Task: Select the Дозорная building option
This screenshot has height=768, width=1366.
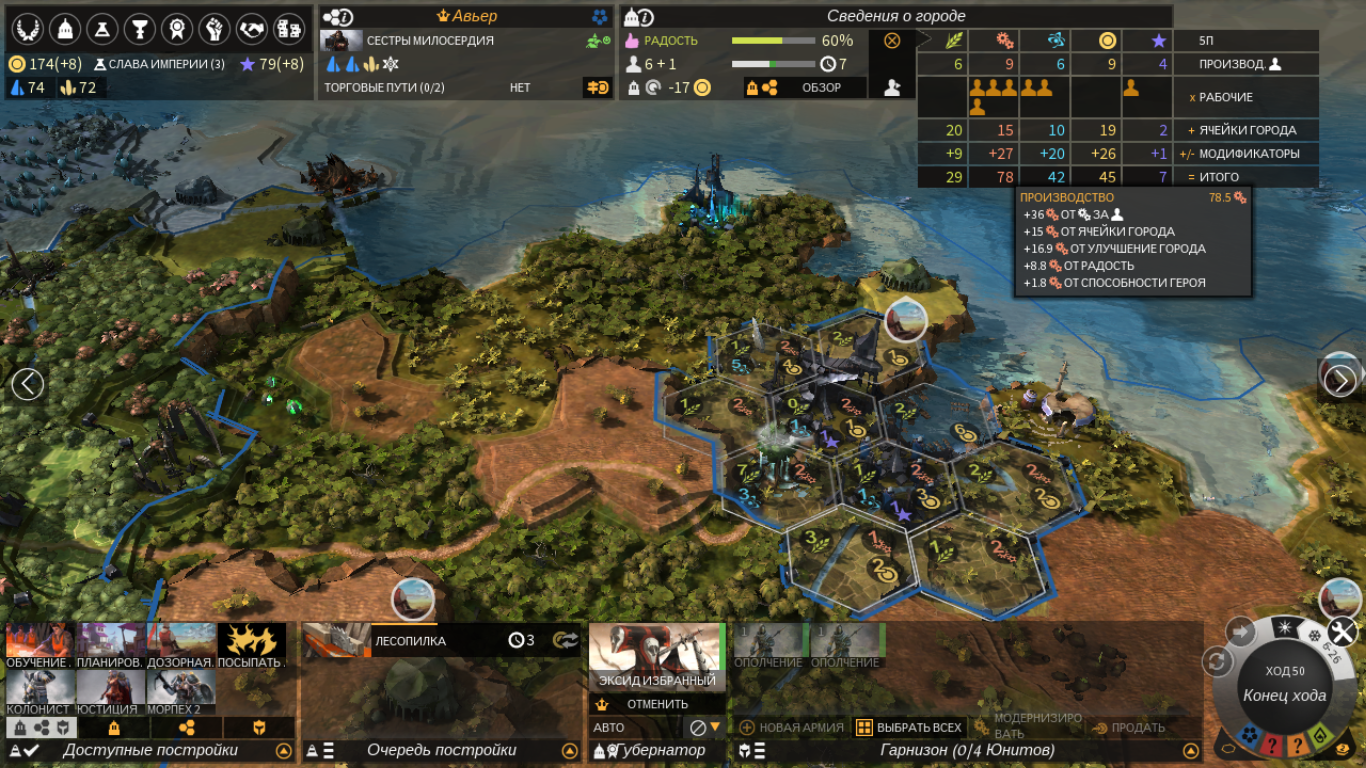Action: point(180,646)
